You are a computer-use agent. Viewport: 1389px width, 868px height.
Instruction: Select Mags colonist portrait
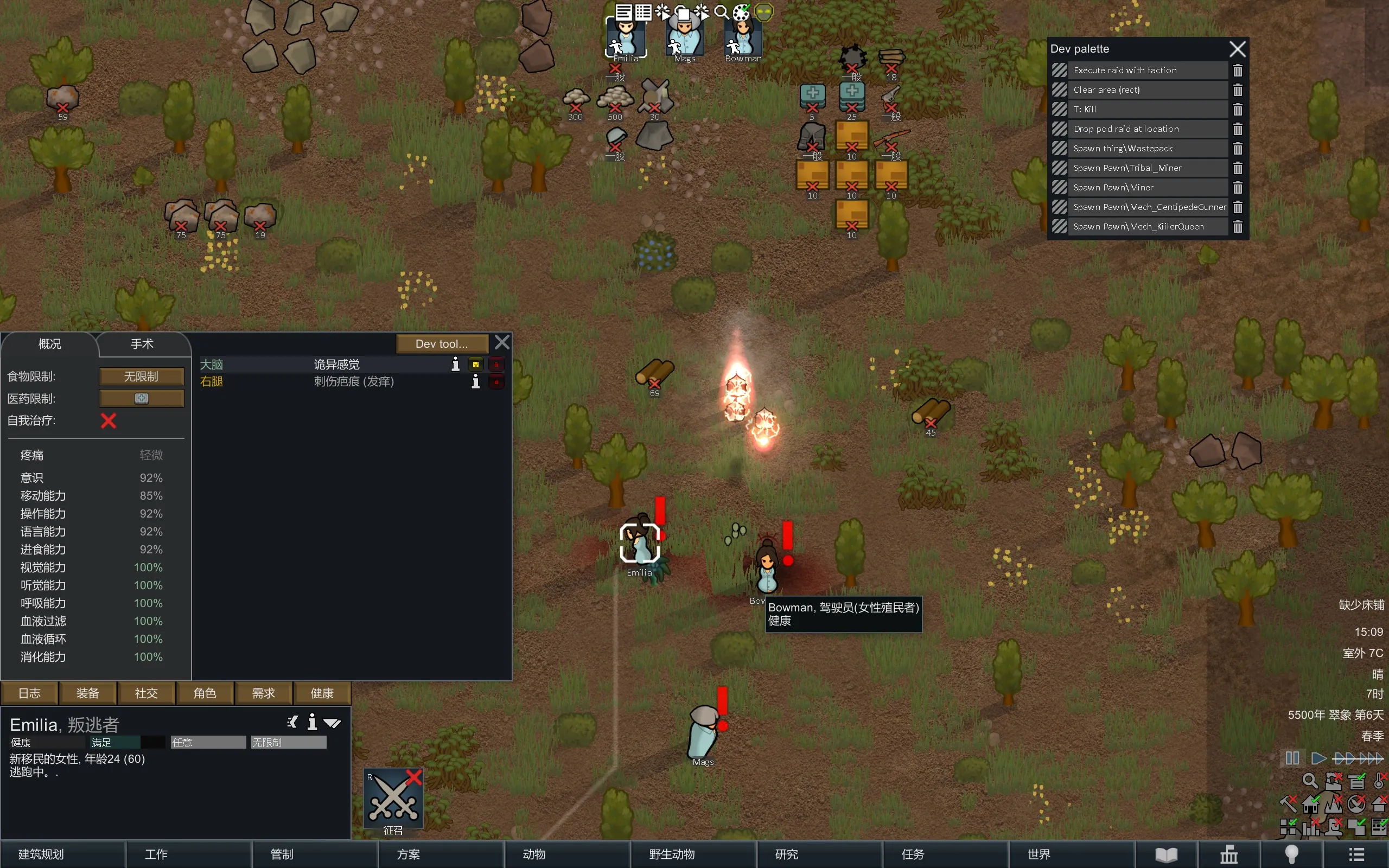[x=685, y=39]
